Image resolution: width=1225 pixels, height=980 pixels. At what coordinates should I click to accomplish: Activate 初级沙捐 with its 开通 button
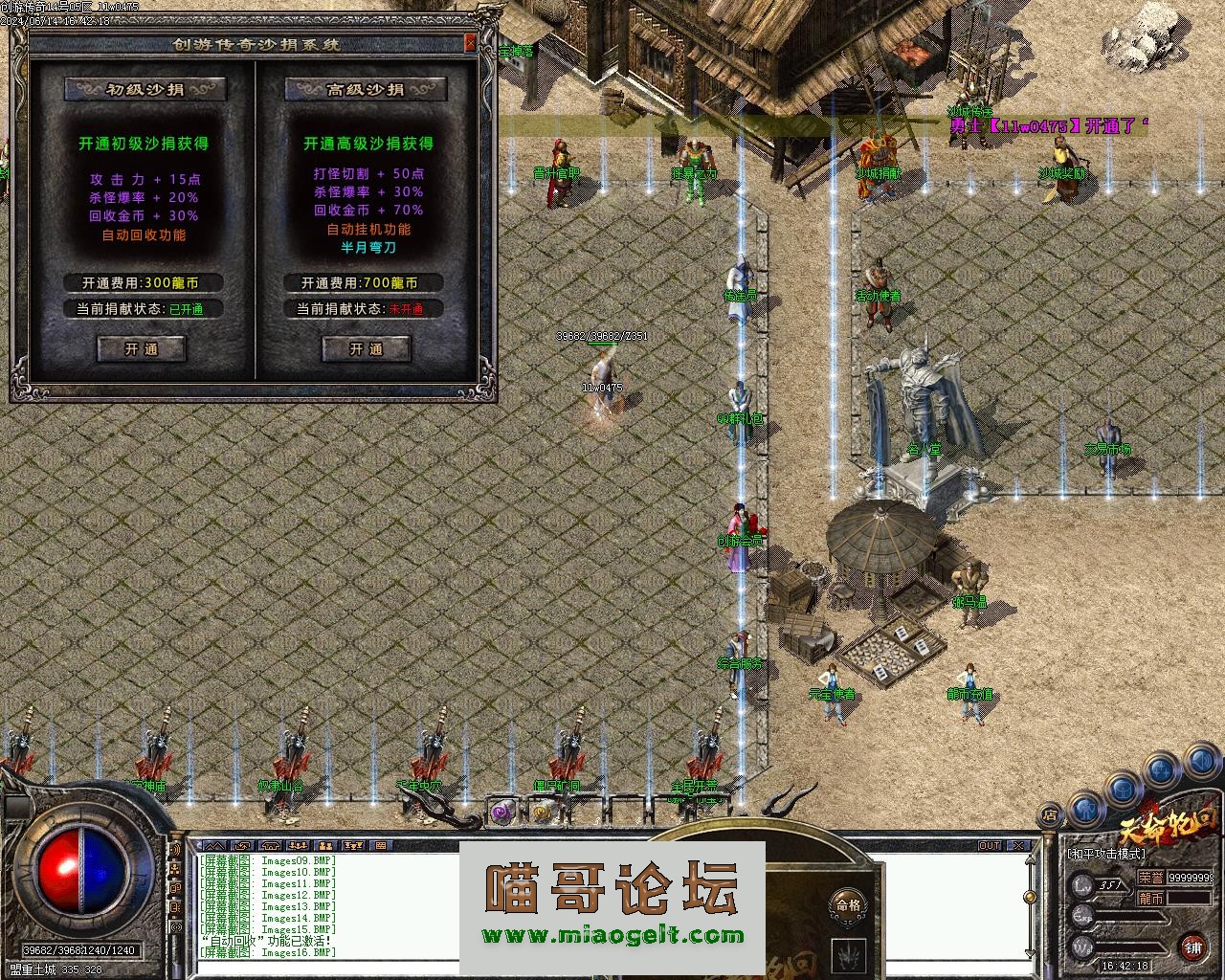click(x=142, y=349)
